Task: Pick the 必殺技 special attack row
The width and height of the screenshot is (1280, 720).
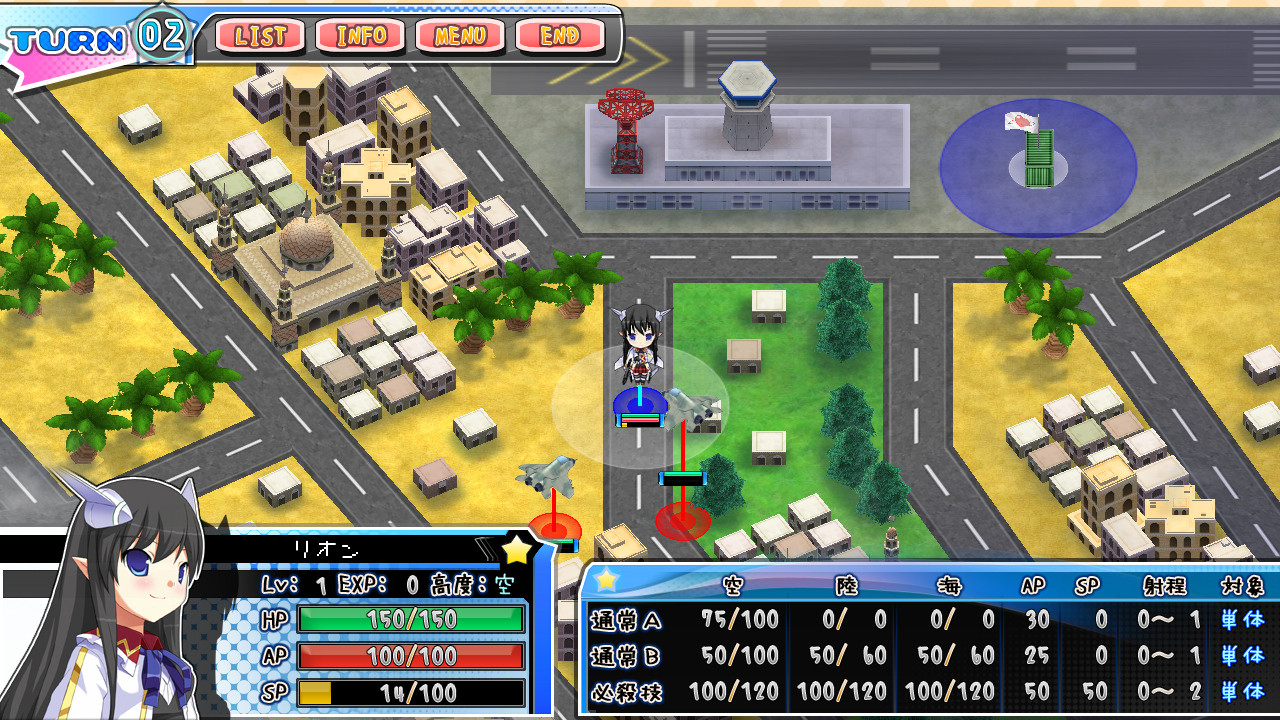Action: pos(926,691)
